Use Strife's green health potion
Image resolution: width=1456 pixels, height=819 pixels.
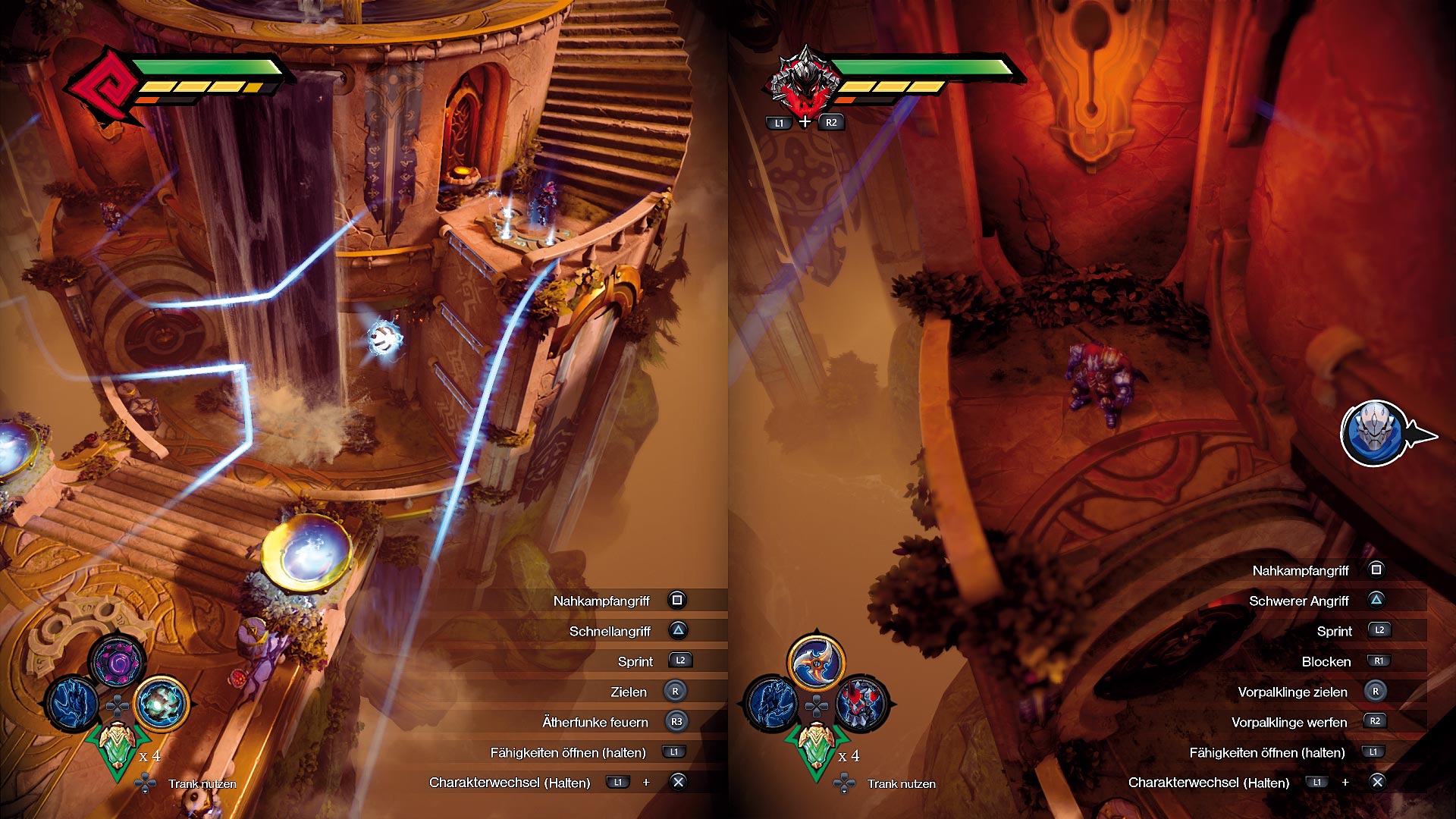[117, 745]
